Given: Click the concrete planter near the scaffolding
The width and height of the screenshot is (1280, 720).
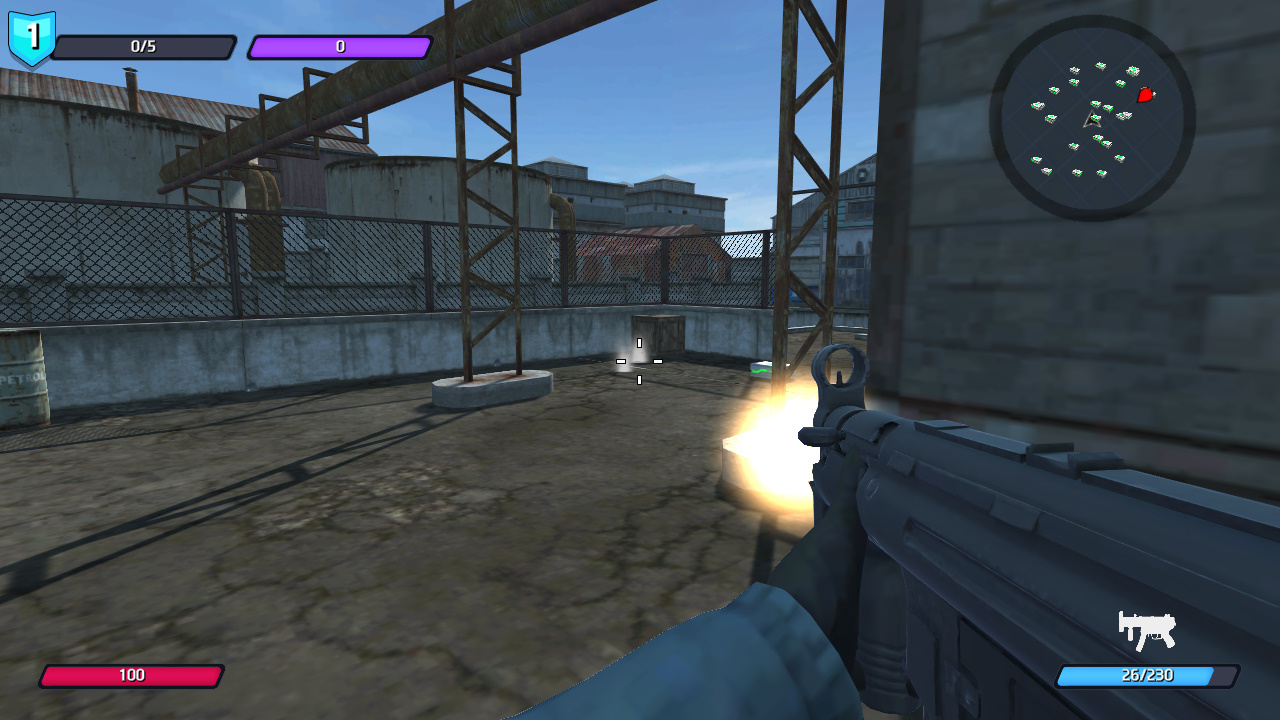Looking at the screenshot, I should pyautogui.click(x=492, y=390).
